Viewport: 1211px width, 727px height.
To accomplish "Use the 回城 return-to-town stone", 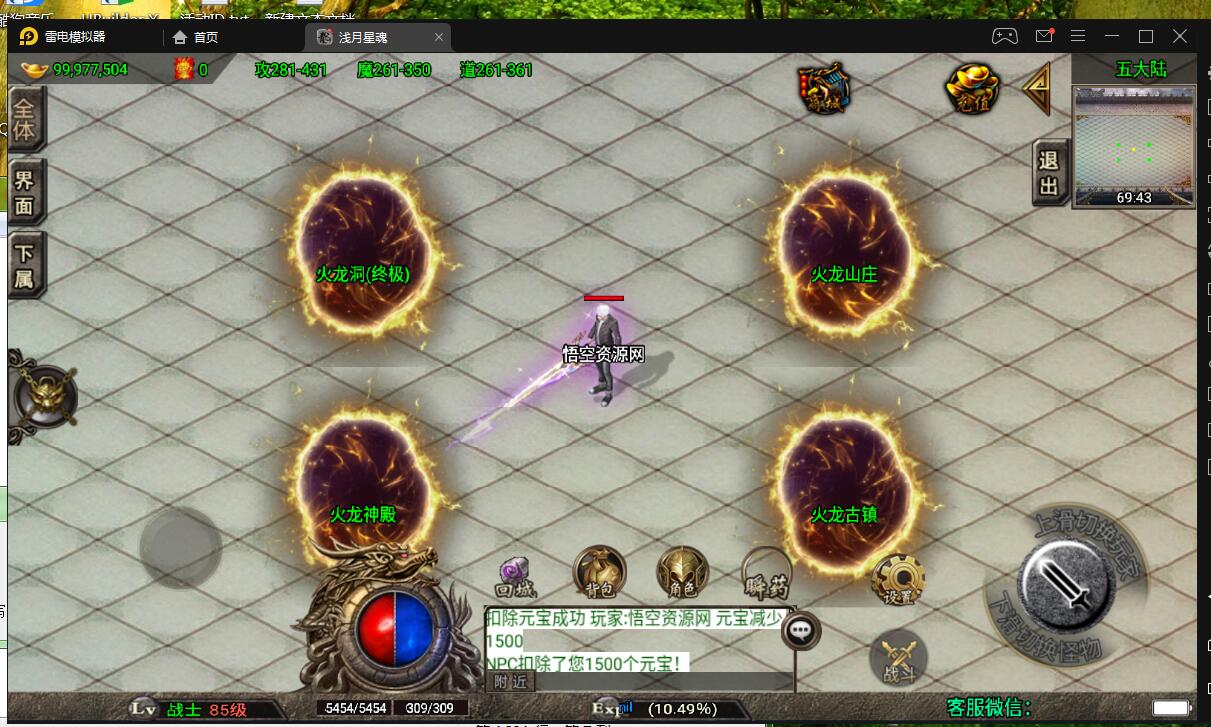I will 517,576.
